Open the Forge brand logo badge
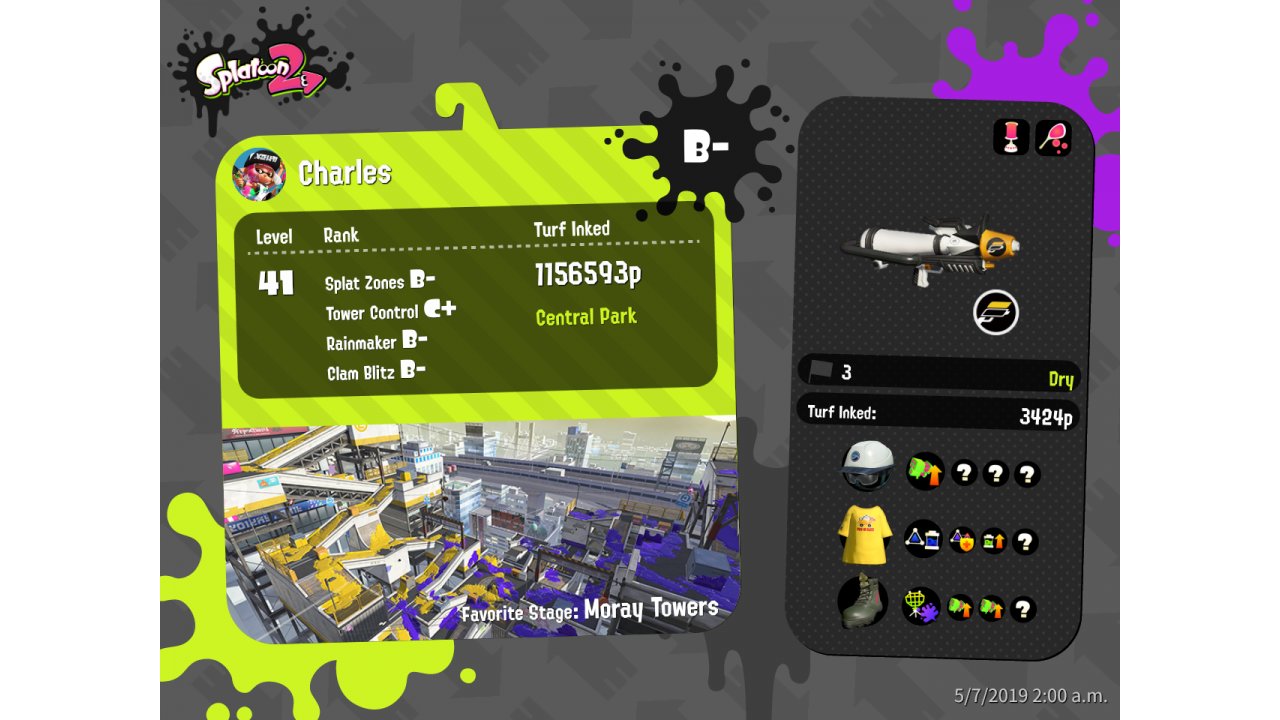This screenshot has width=1280, height=720. click(x=996, y=313)
